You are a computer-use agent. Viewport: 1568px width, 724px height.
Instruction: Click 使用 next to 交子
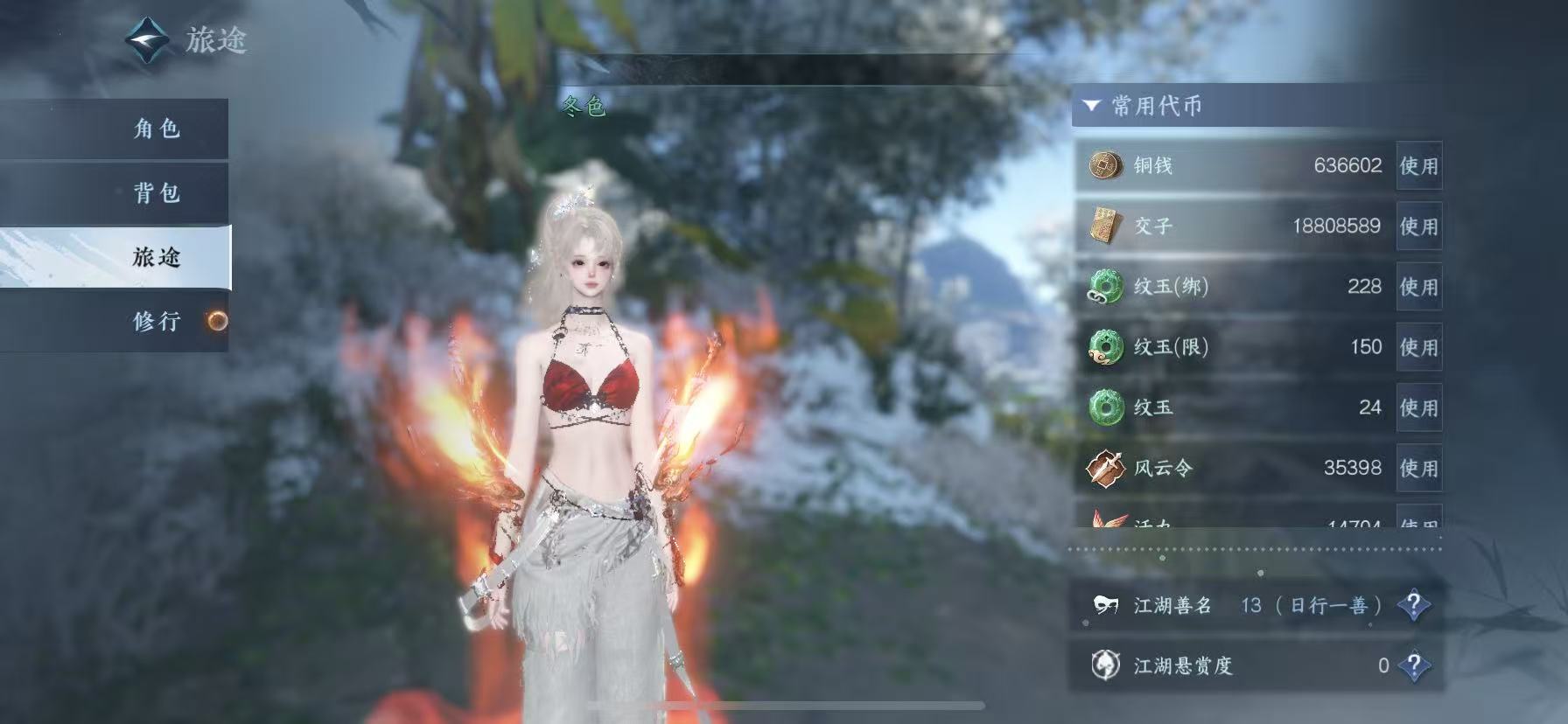(1418, 226)
